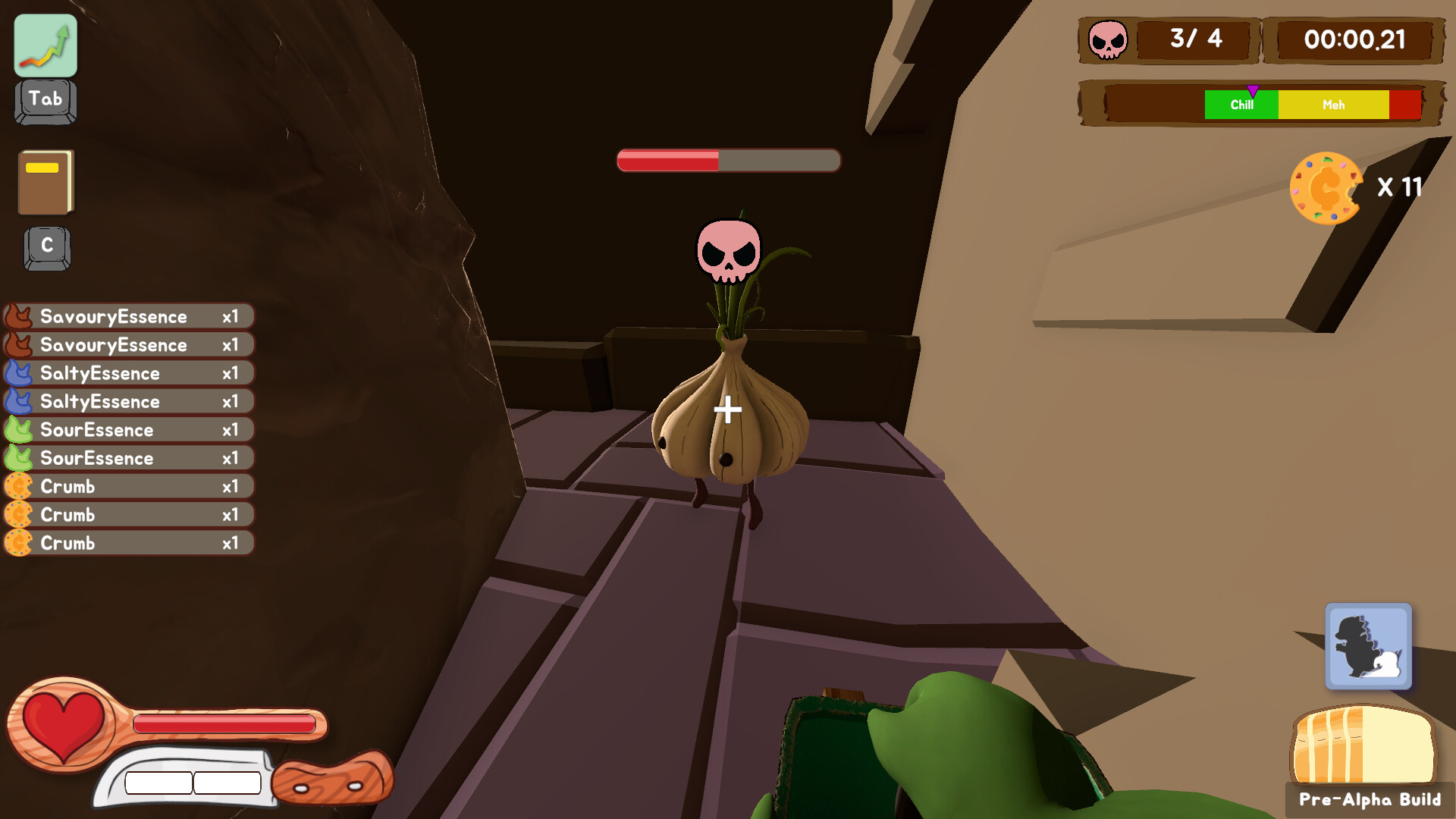Expand the C key character panel
This screenshot has width=1456, height=819.
pos(47,246)
